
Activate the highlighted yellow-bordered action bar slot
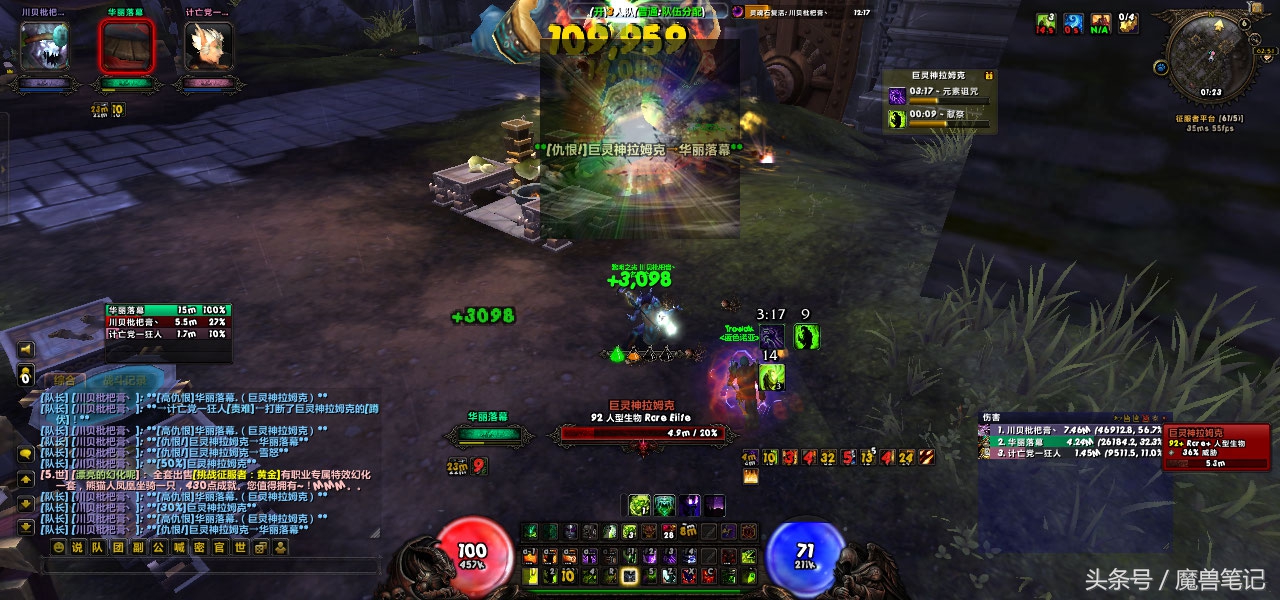tap(629, 576)
